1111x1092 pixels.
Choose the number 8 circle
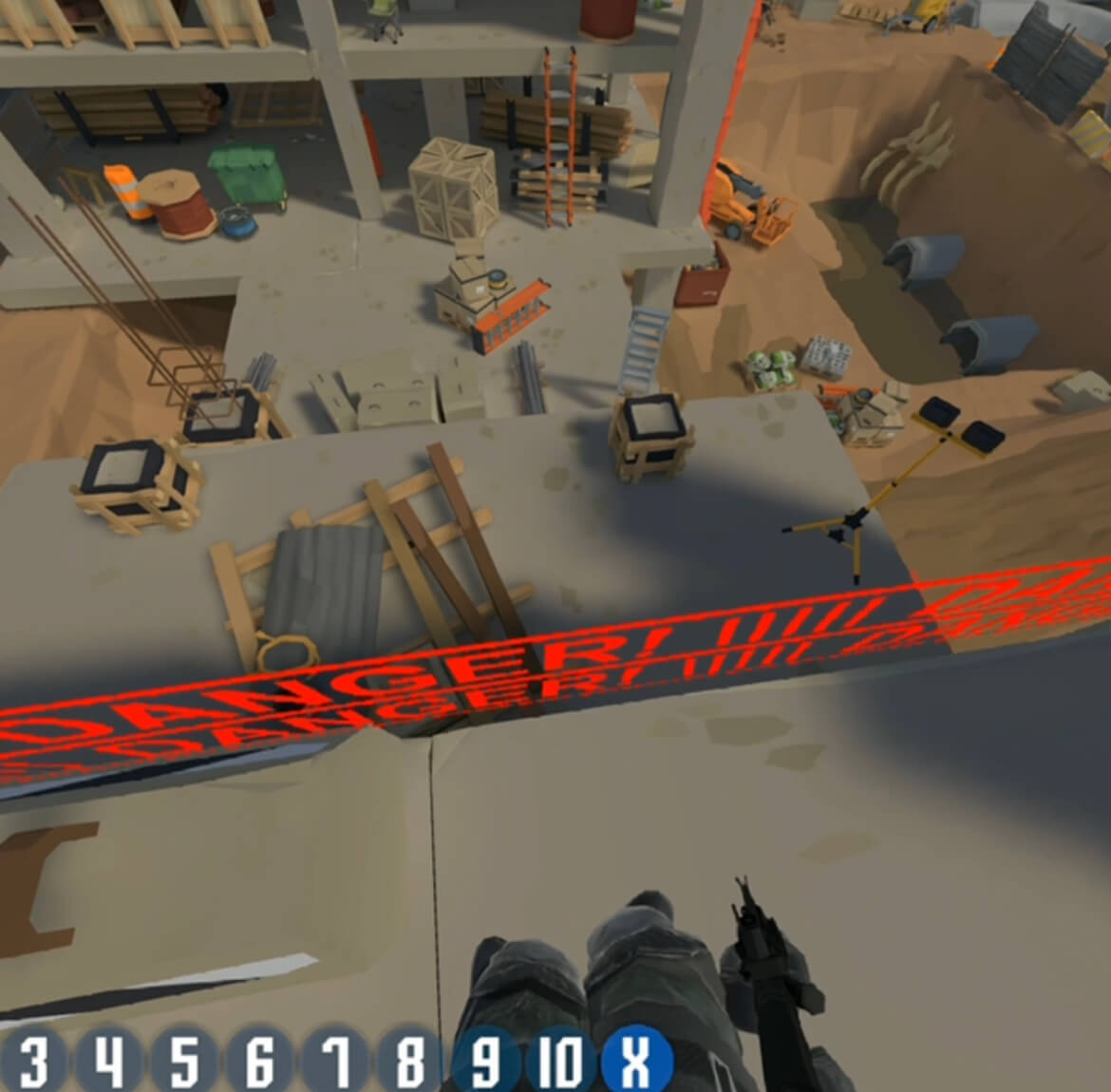[410, 1061]
